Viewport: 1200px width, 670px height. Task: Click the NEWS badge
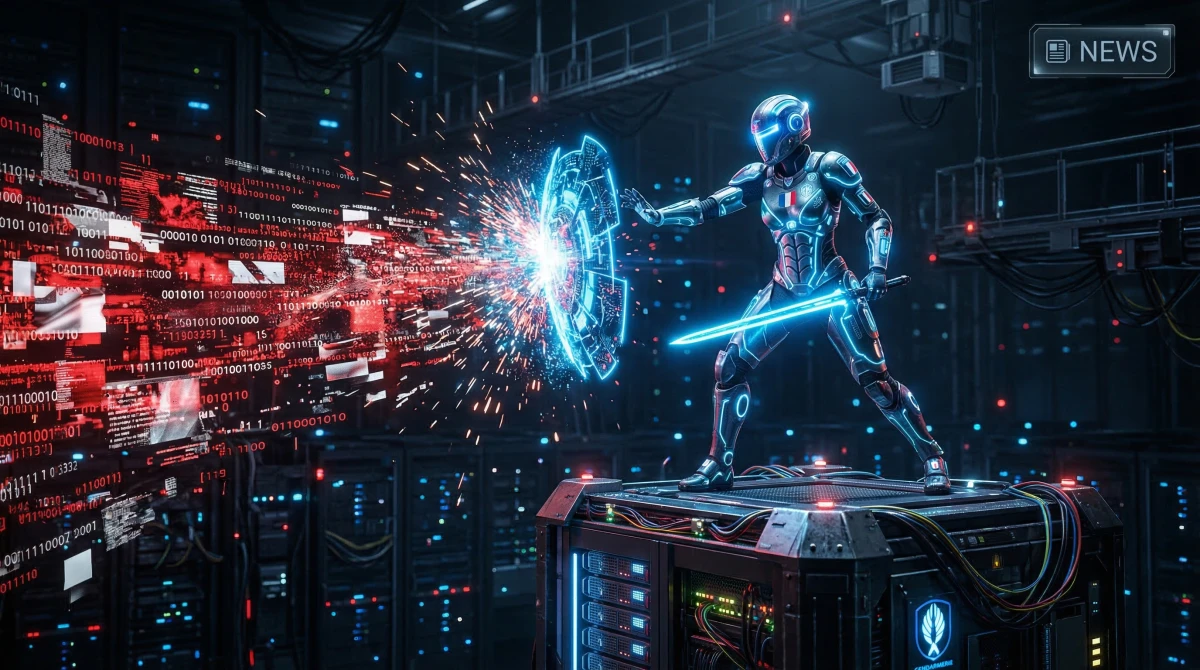tap(1101, 51)
